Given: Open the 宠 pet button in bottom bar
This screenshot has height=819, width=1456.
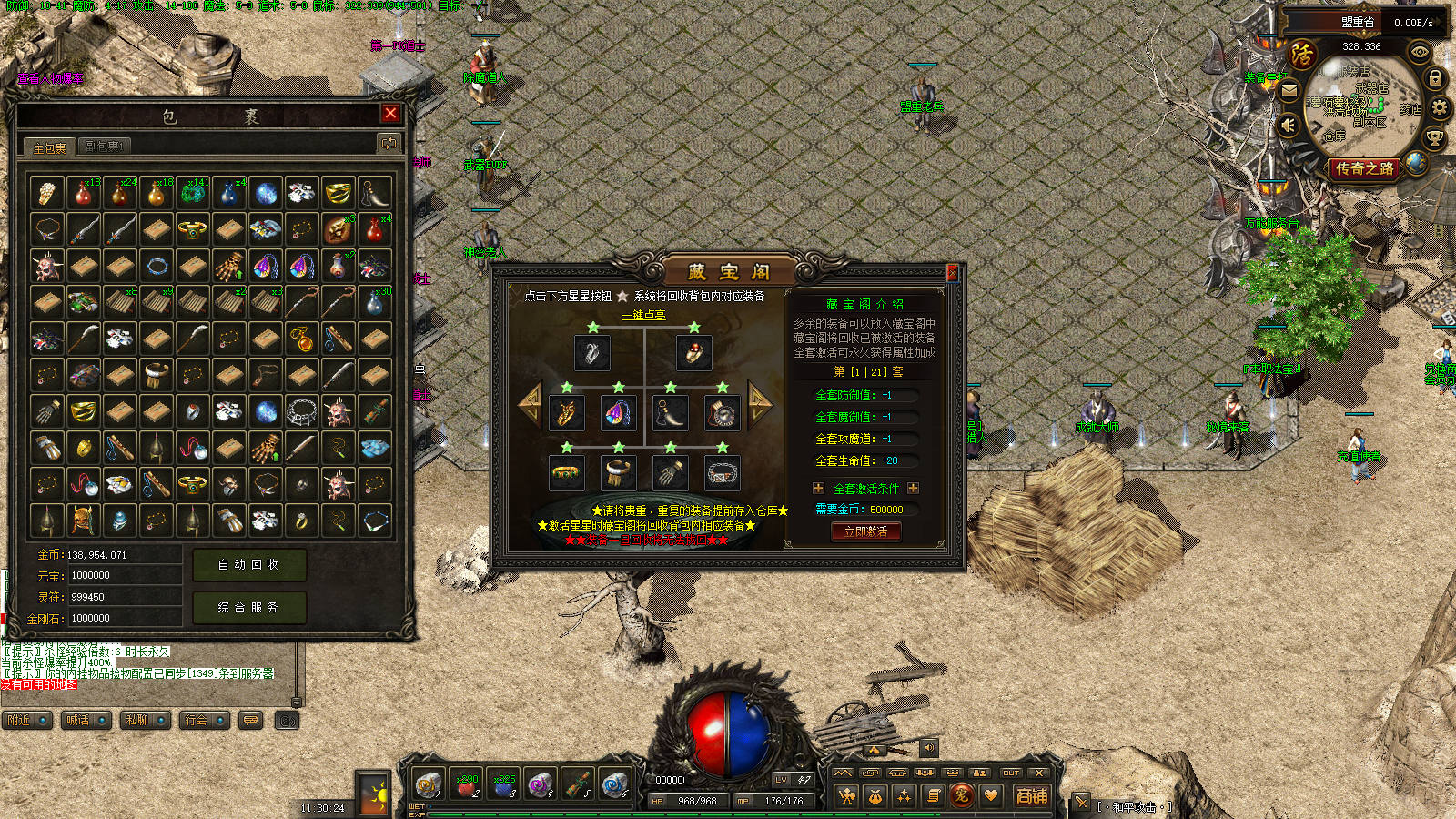Looking at the screenshot, I should [961, 795].
